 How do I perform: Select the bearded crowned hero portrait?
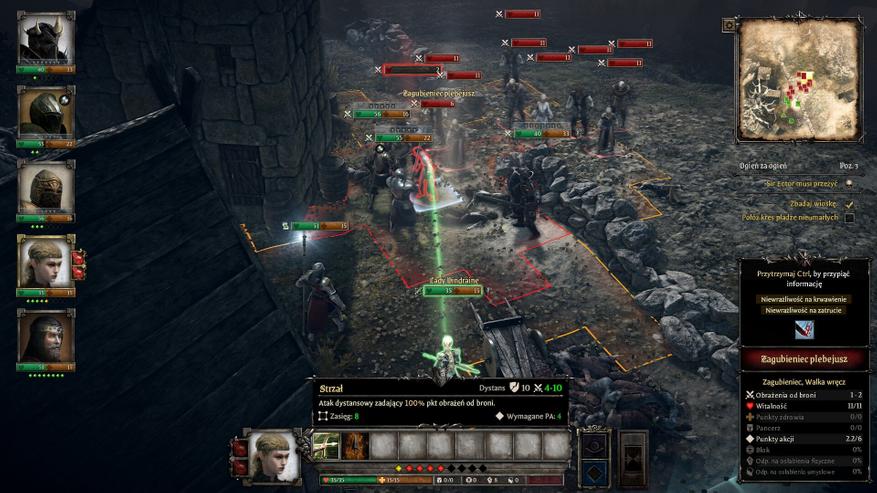[x=45, y=337]
